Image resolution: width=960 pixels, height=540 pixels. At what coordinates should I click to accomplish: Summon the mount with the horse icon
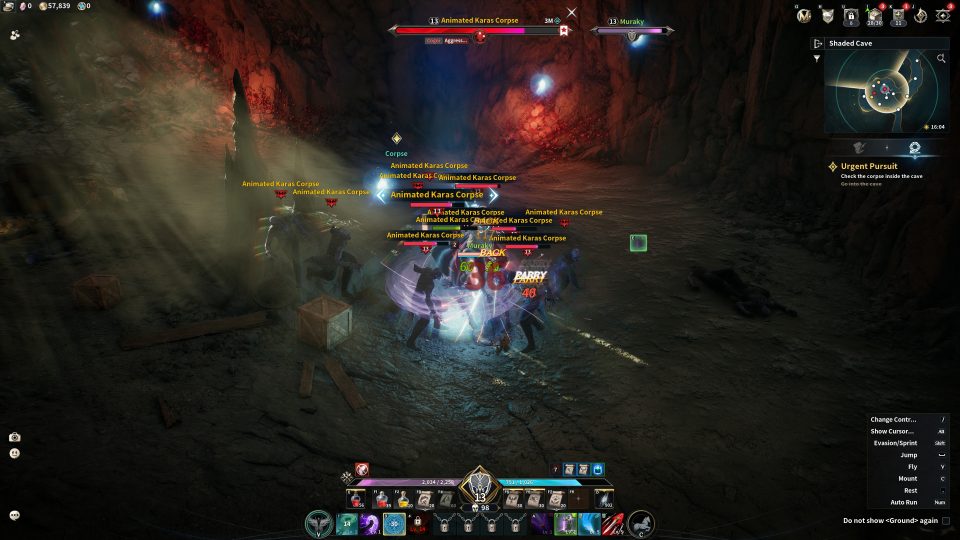641,523
